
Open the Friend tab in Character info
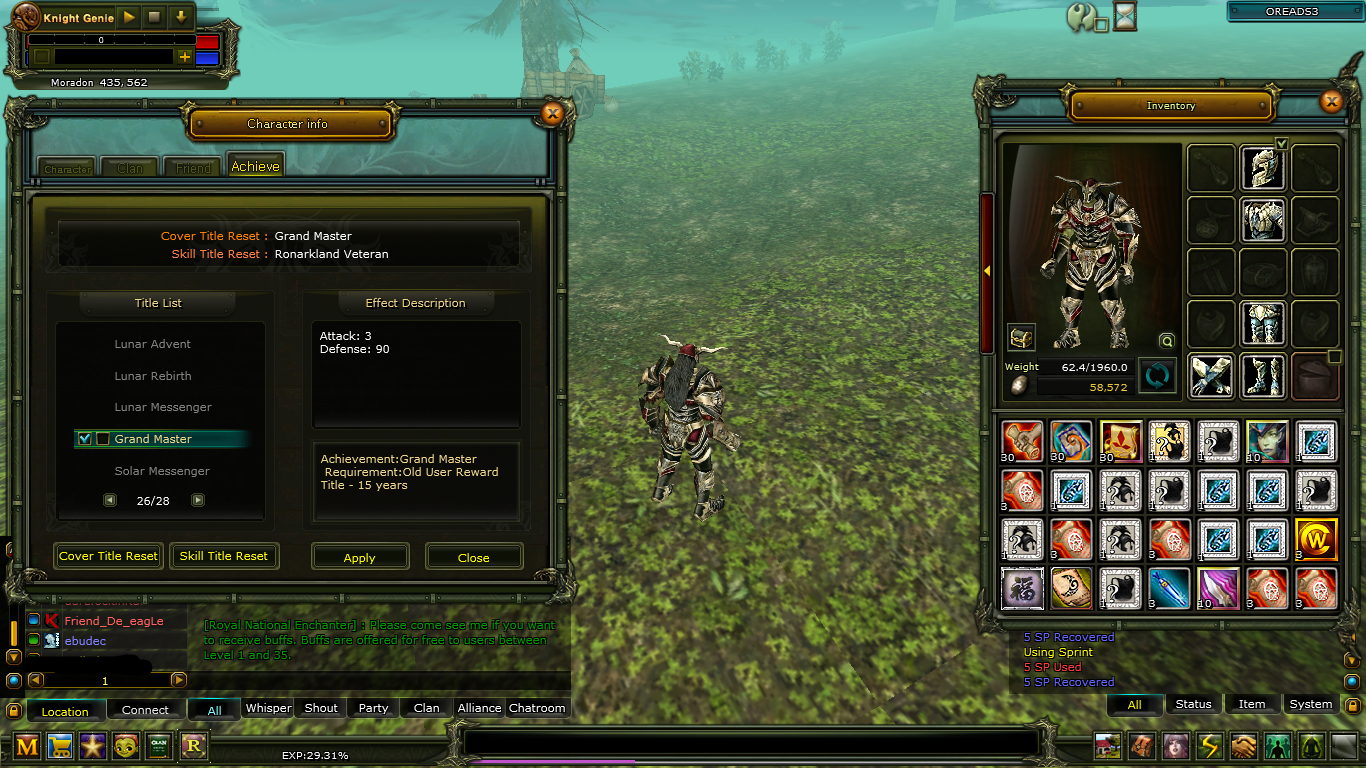point(193,167)
